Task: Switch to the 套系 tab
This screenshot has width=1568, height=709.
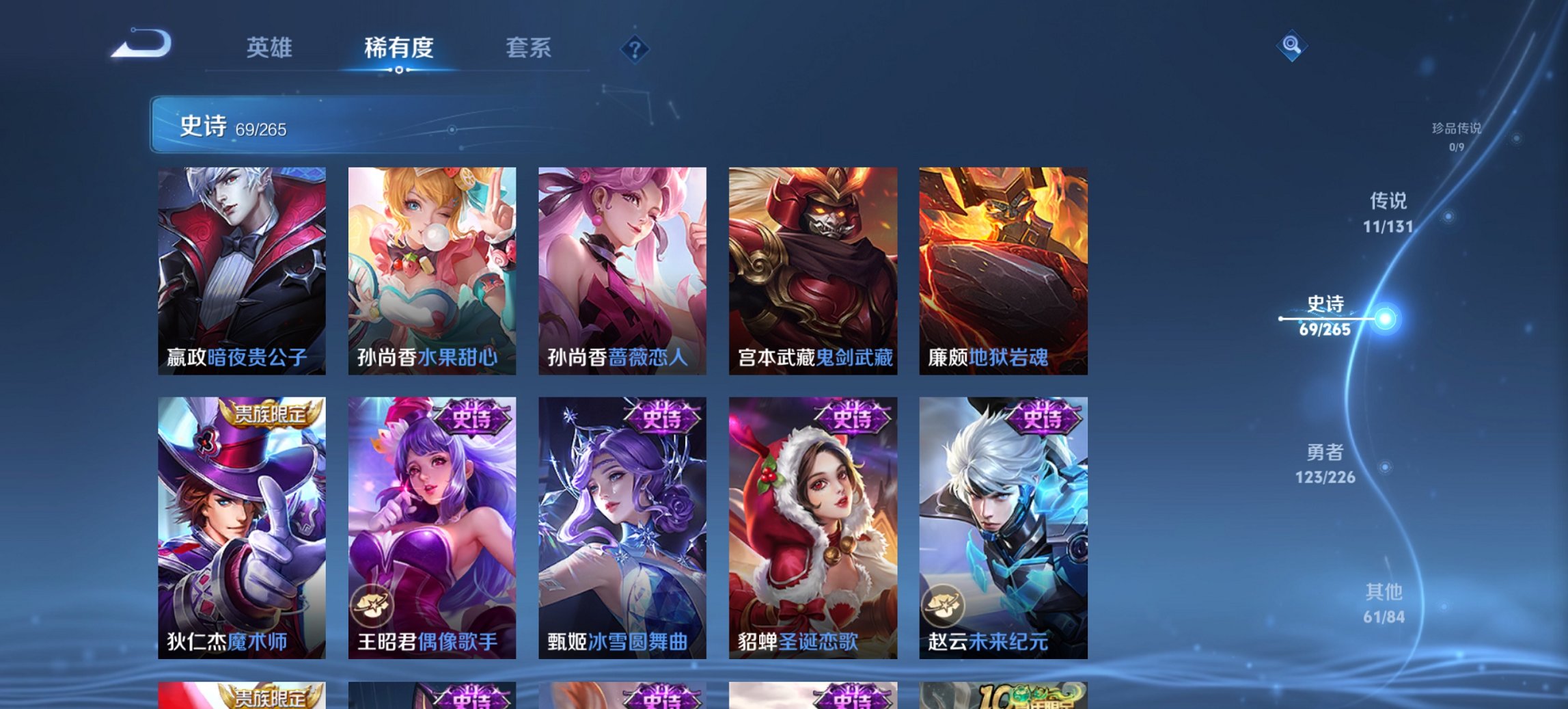Action: tap(527, 48)
